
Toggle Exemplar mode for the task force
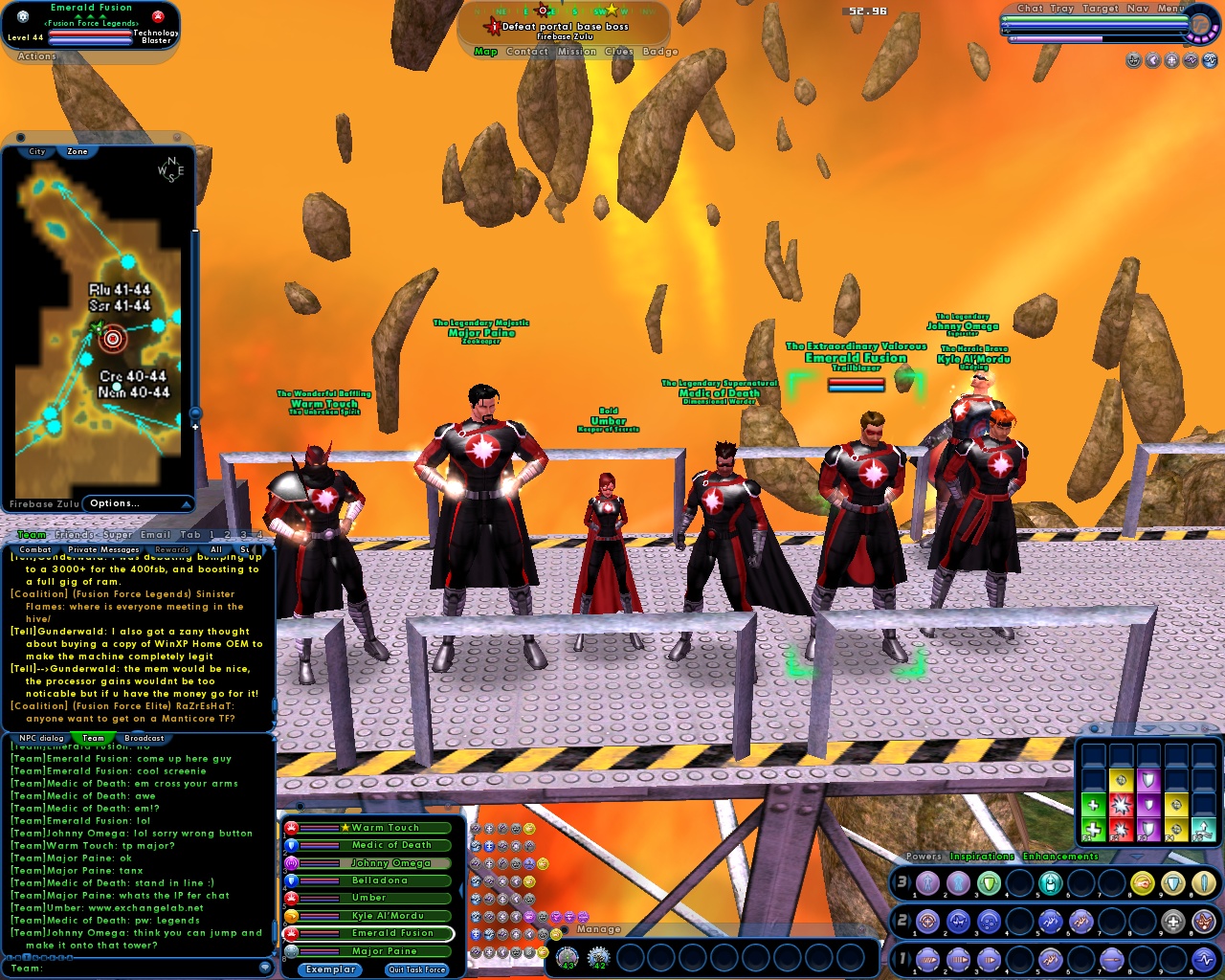point(329,969)
